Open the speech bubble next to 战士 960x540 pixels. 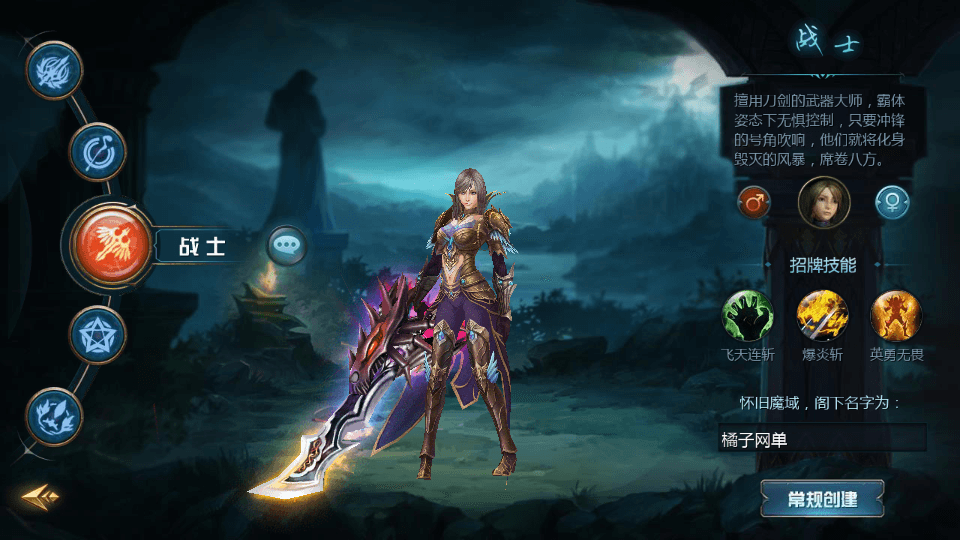pyautogui.click(x=287, y=244)
